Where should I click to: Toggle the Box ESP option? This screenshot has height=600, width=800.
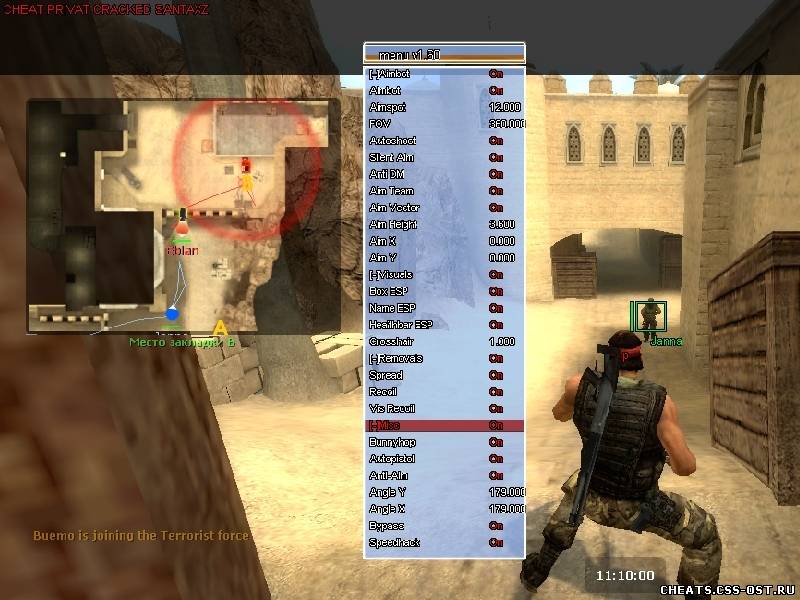coord(445,291)
